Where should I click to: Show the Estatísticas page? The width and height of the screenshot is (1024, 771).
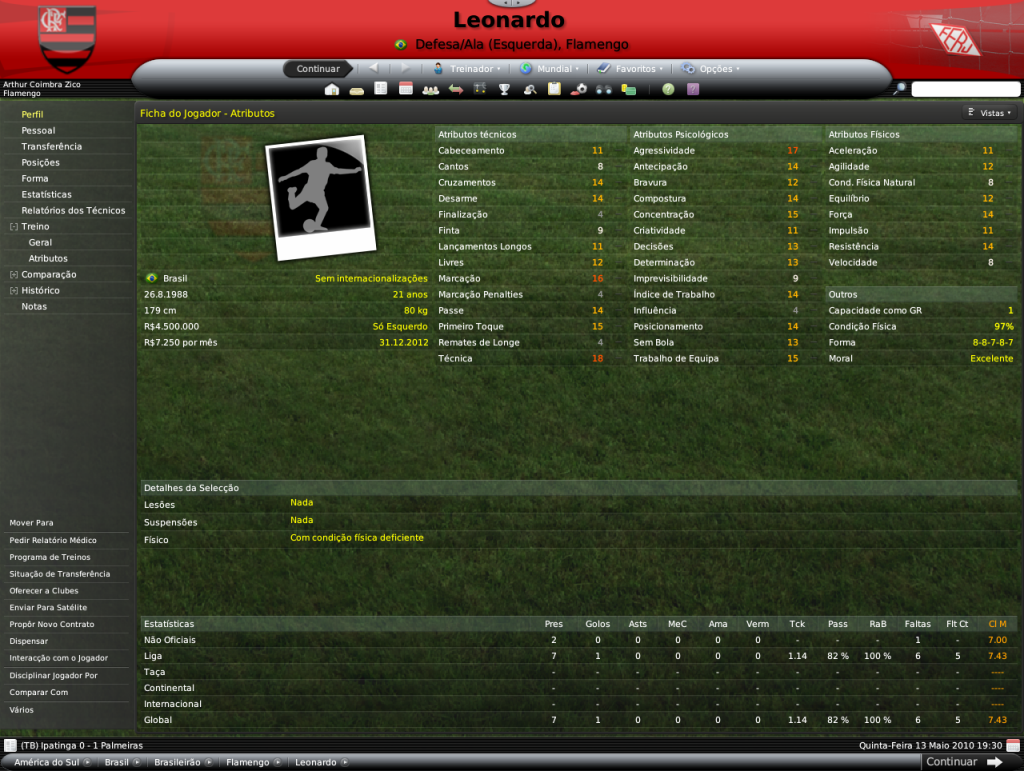(x=47, y=194)
